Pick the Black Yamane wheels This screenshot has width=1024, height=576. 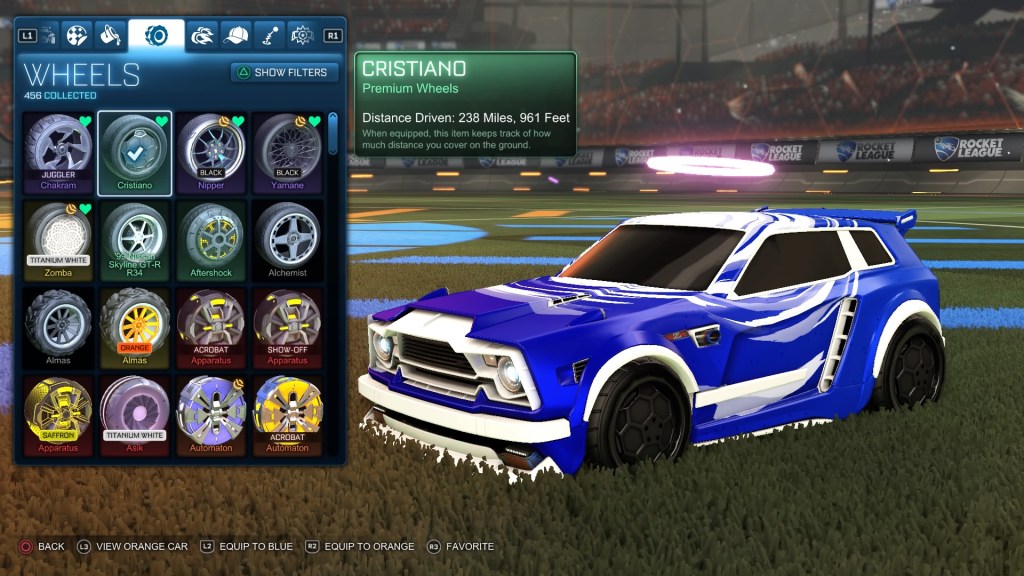[x=287, y=152]
